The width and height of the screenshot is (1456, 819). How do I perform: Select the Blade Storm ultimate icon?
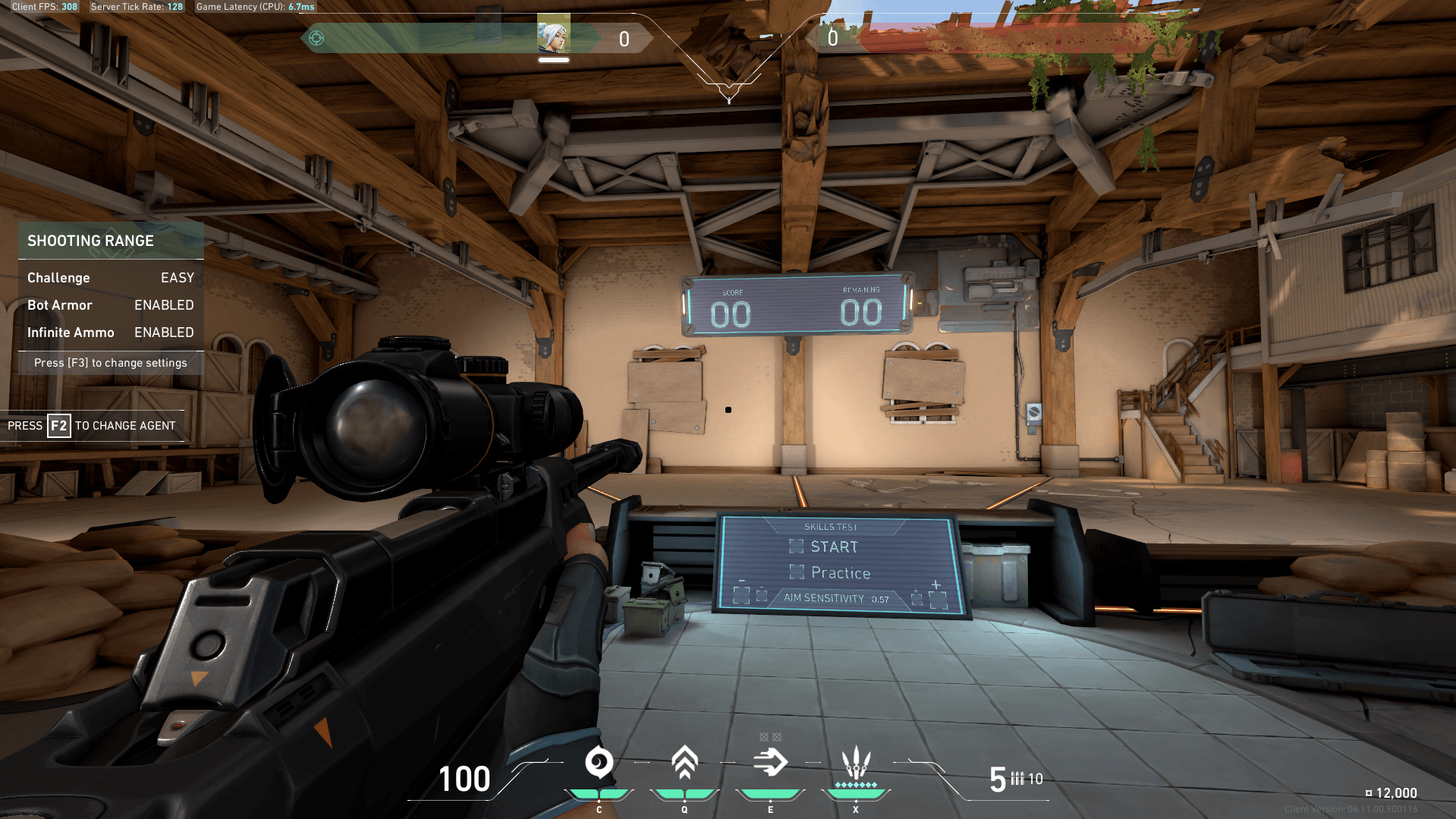856,763
